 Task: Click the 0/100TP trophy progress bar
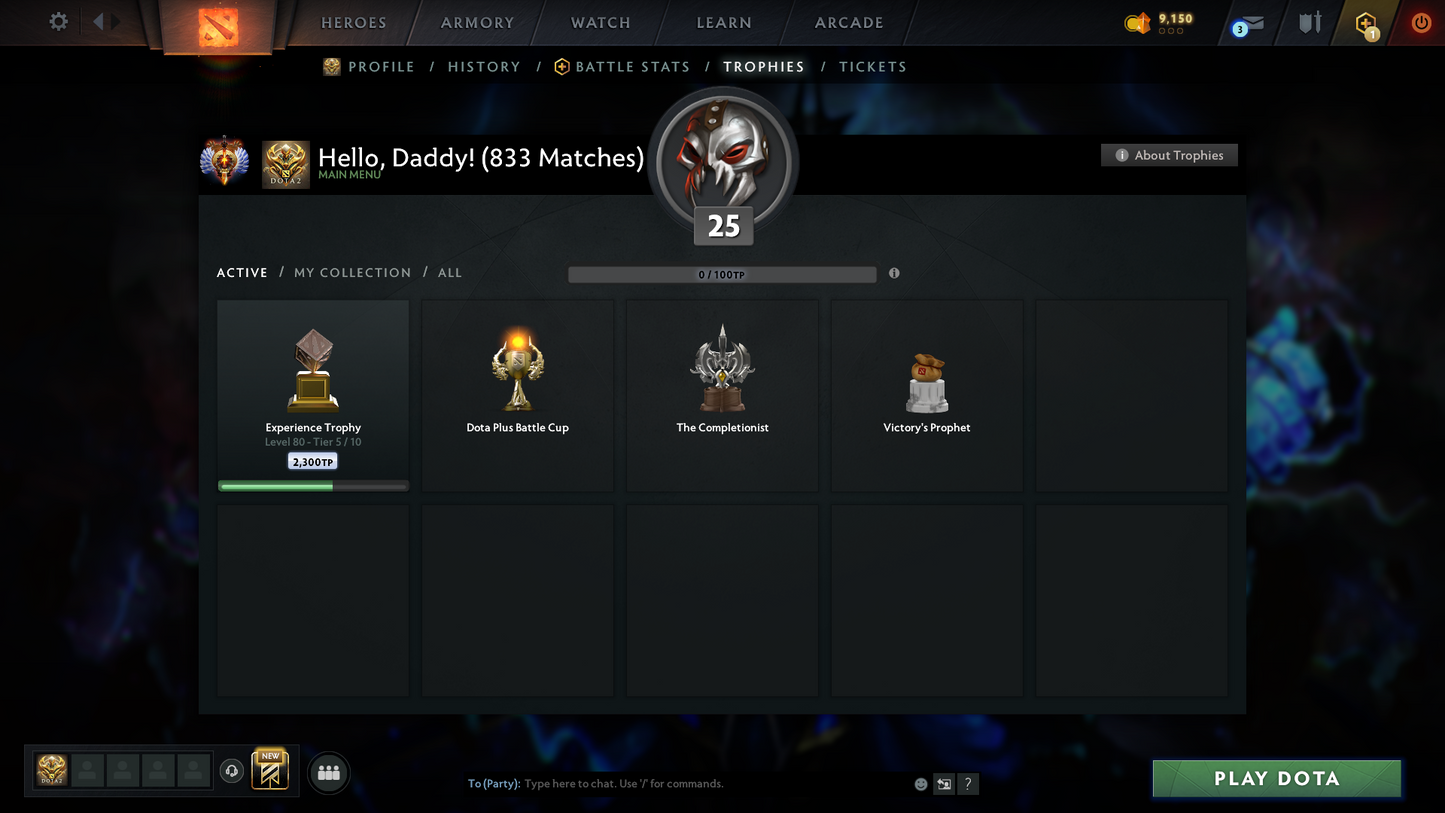click(722, 273)
